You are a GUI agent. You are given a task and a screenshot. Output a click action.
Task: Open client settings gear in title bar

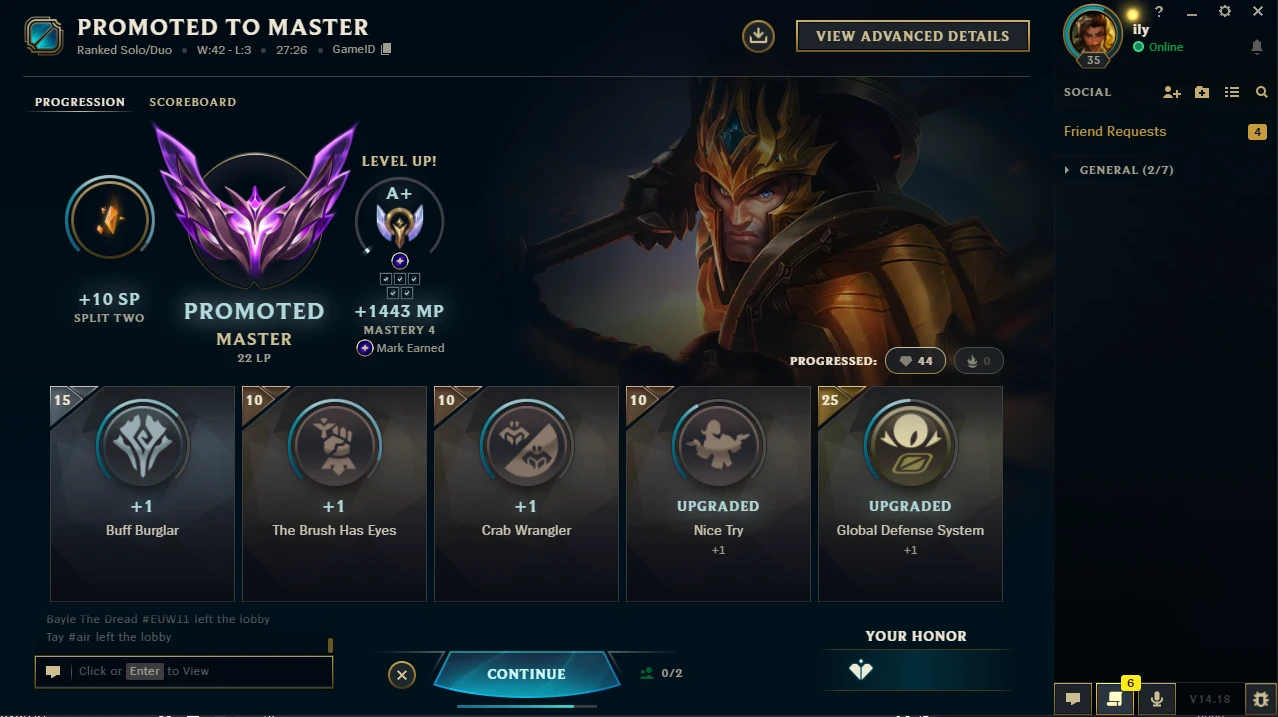(1225, 12)
